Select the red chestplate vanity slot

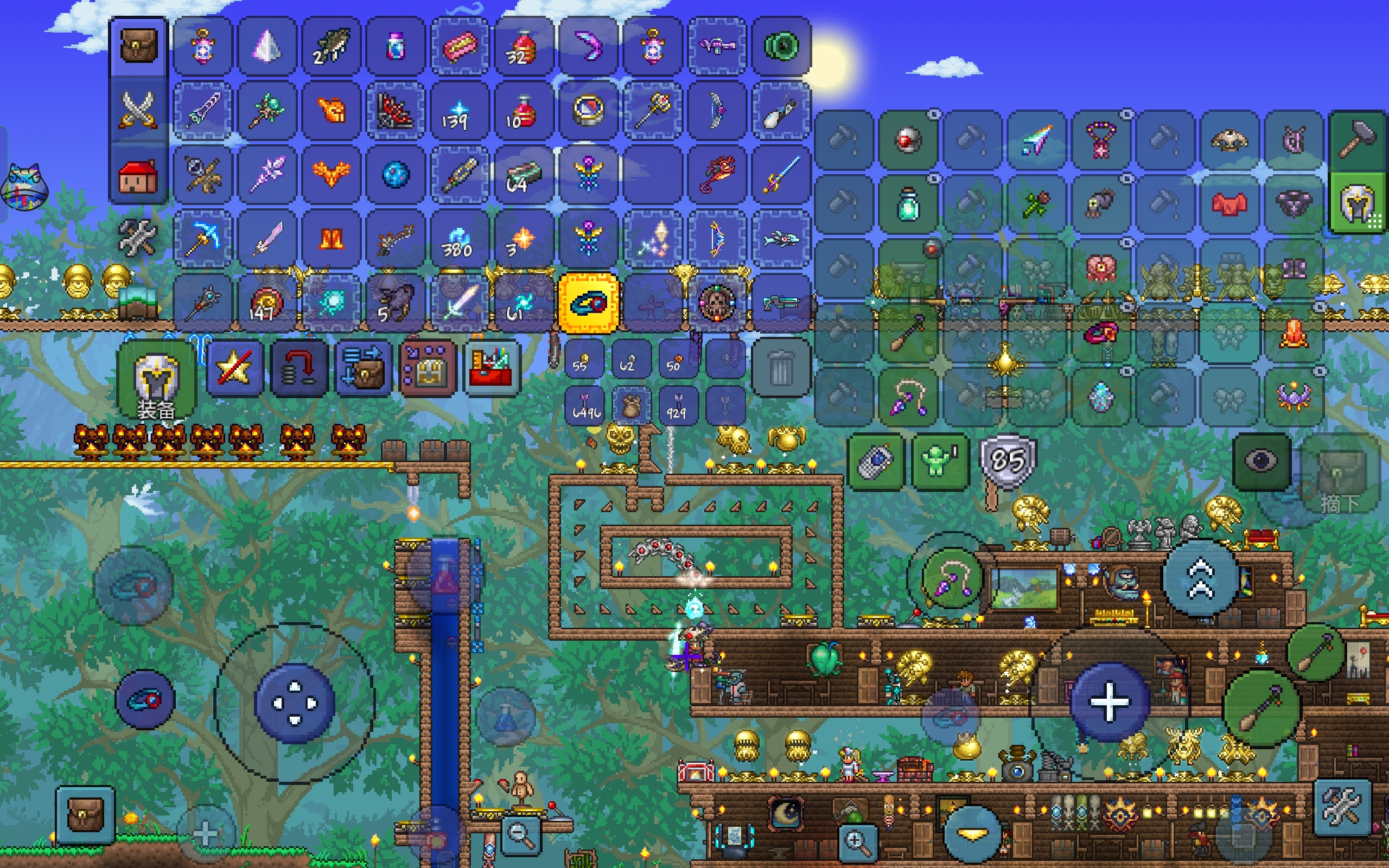pyautogui.click(x=1229, y=204)
